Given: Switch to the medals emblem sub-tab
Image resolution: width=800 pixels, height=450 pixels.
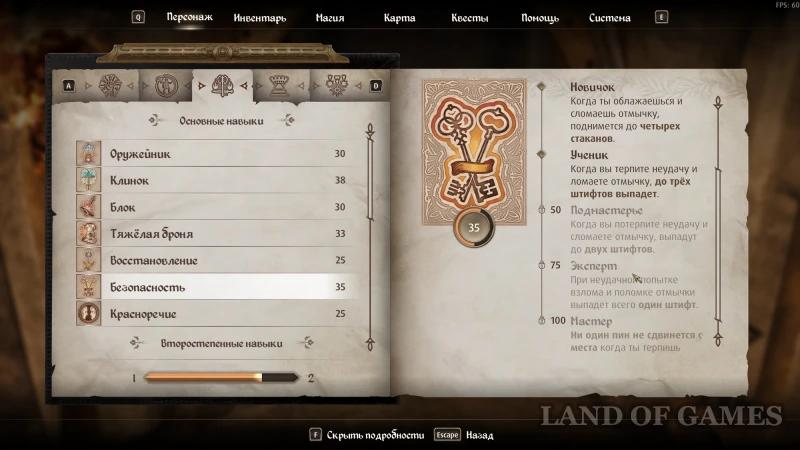Looking at the screenshot, I should pyautogui.click(x=334, y=85).
